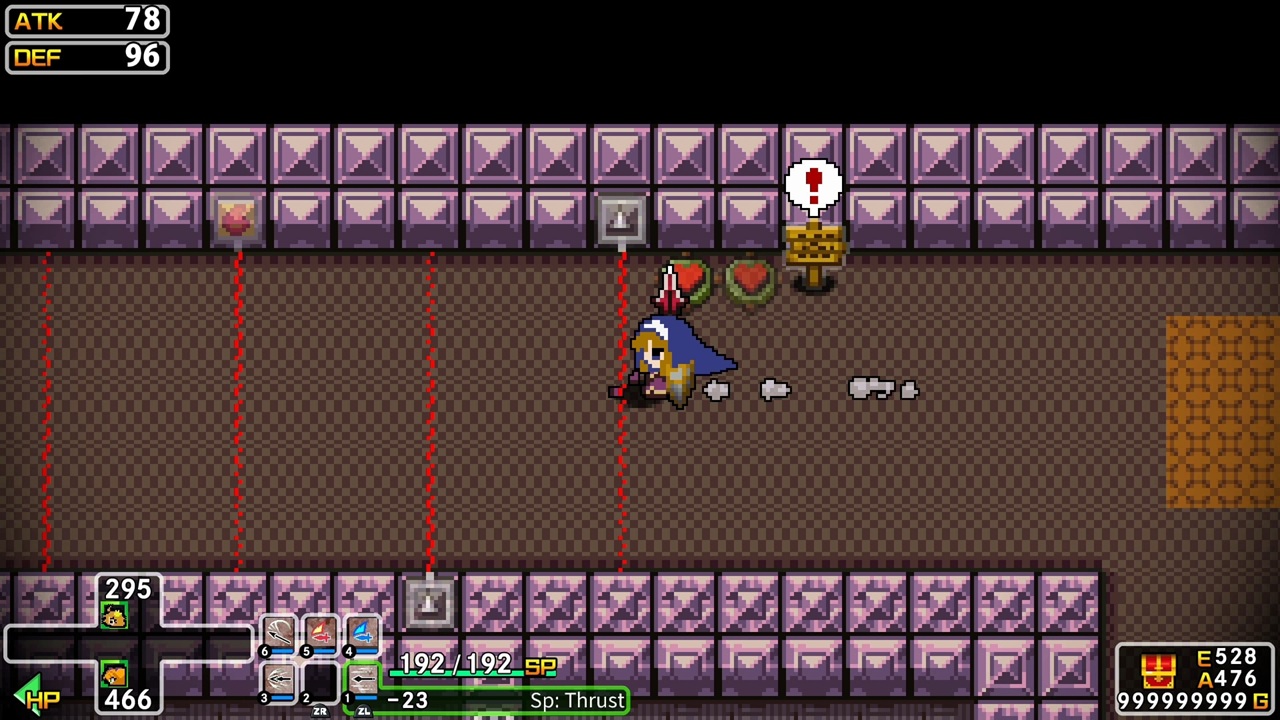Screen dimensions: 1280x720
Task: Toggle the floor switch tile near the sign
Action: coord(621,218)
